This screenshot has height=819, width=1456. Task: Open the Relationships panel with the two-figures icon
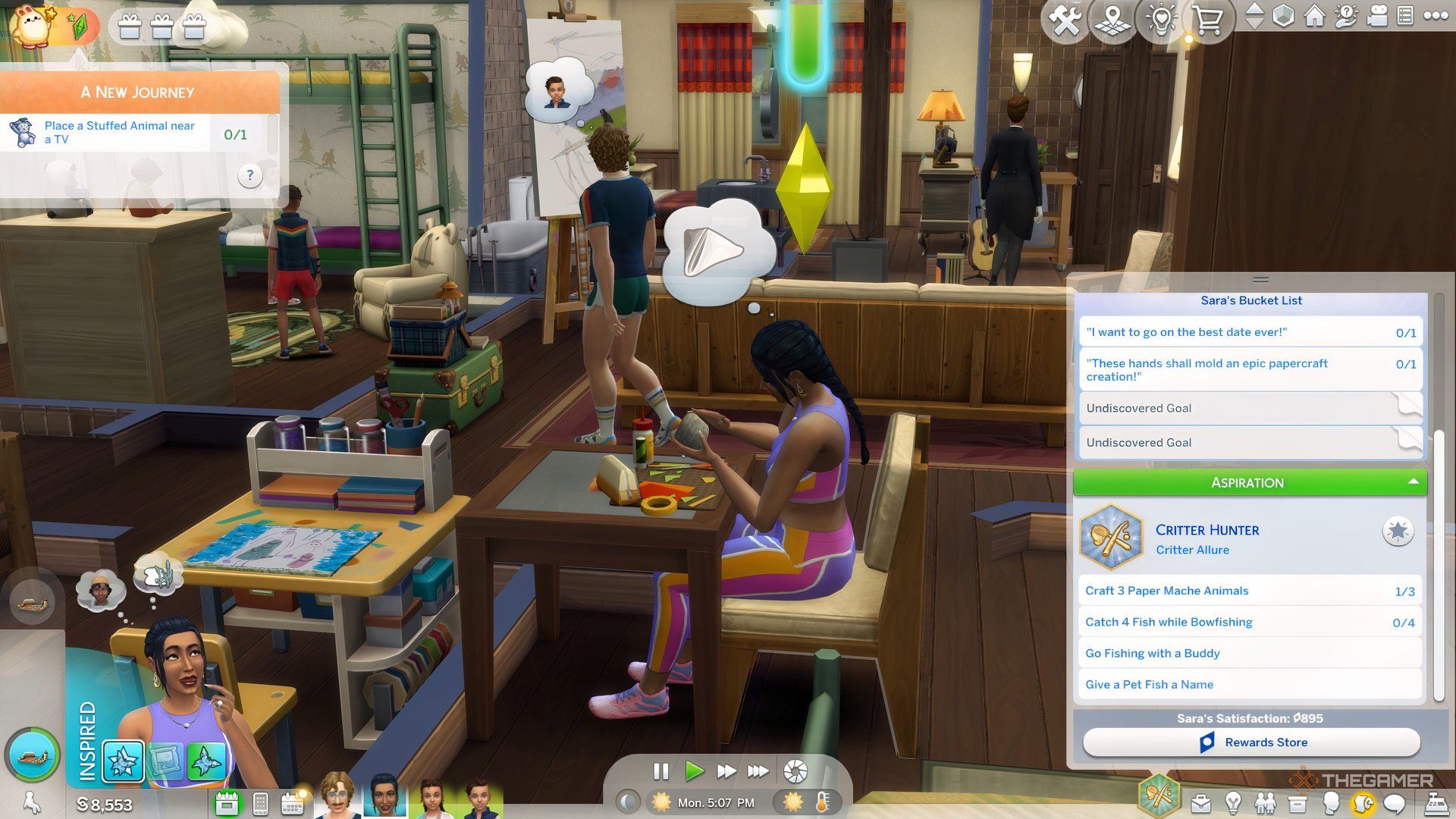[x=1266, y=802]
